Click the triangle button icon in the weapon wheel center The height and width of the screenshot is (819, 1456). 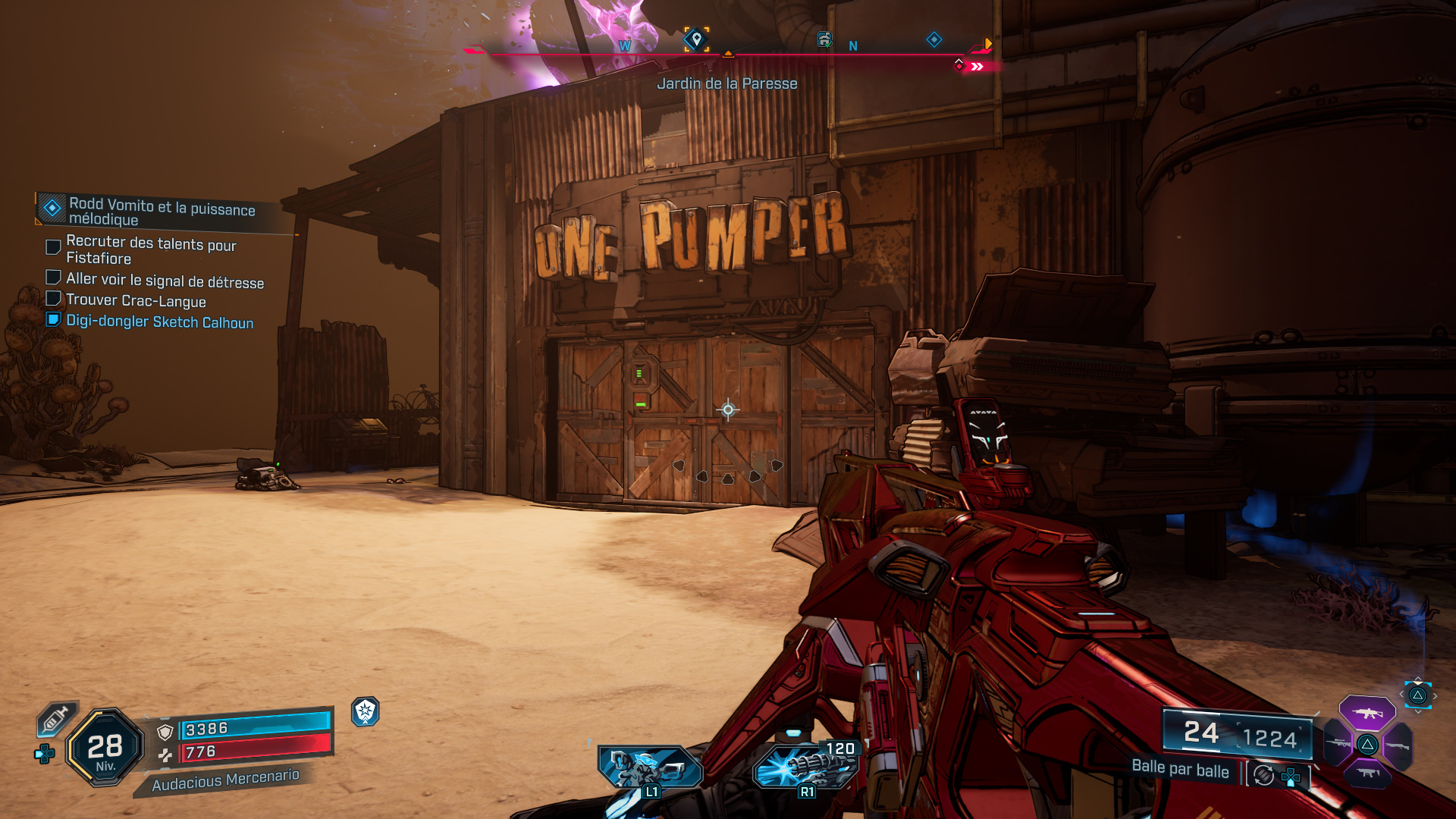click(1368, 745)
